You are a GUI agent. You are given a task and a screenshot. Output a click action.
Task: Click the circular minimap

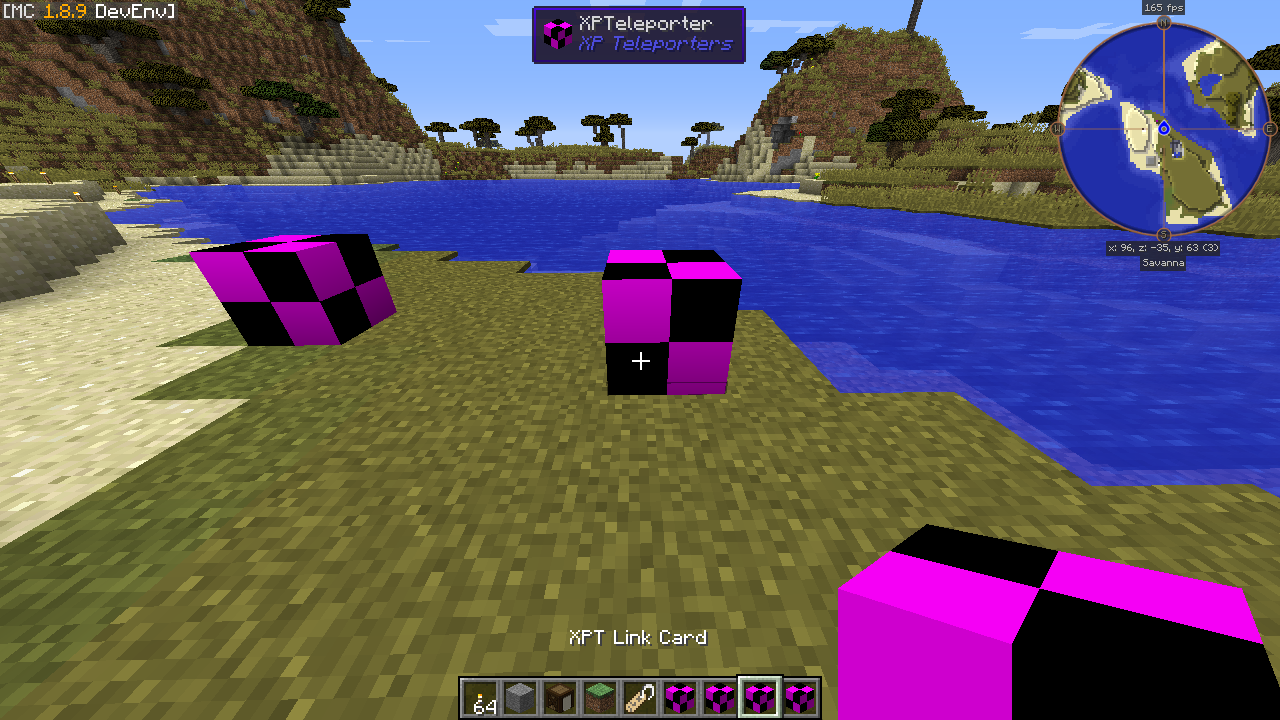coord(1164,128)
